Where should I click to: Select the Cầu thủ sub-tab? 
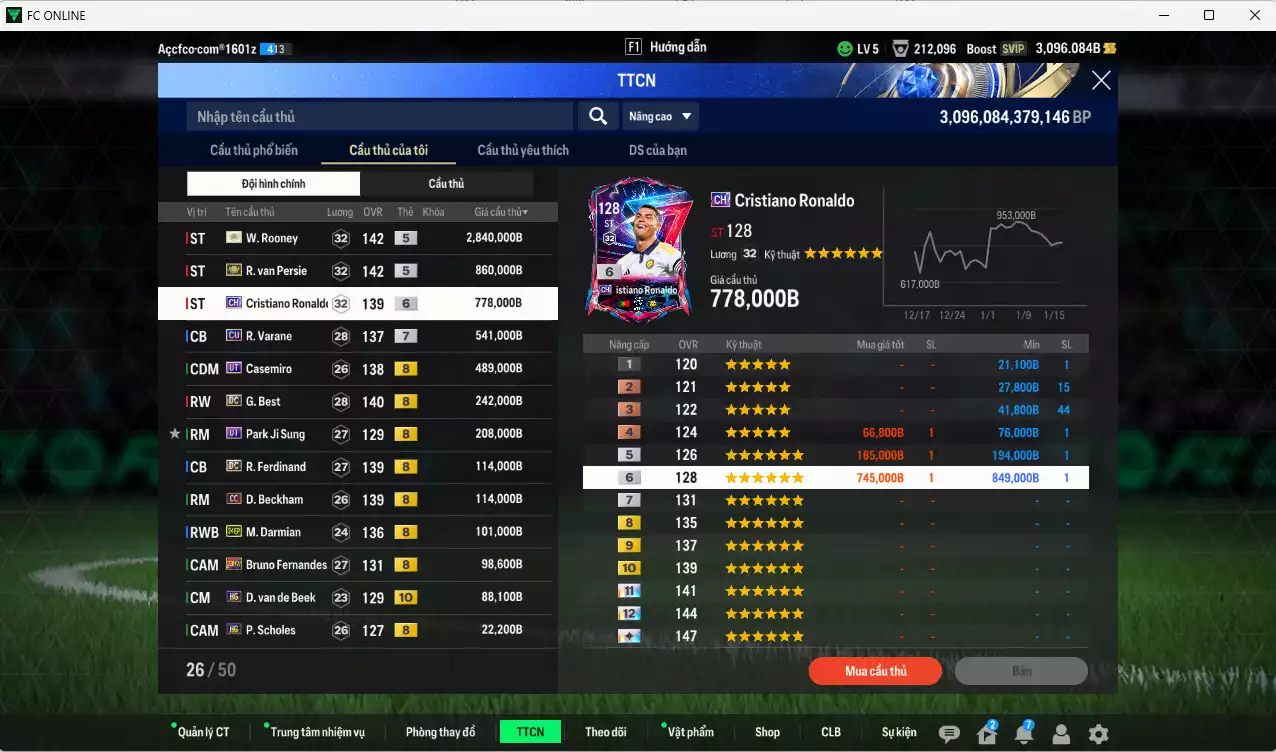(446, 184)
